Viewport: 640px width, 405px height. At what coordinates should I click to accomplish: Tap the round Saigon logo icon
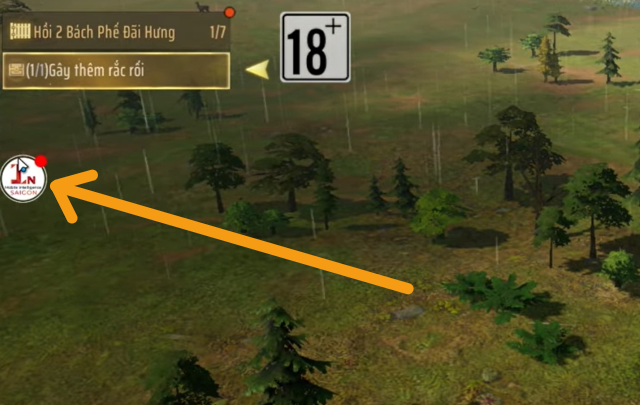pos(24,180)
